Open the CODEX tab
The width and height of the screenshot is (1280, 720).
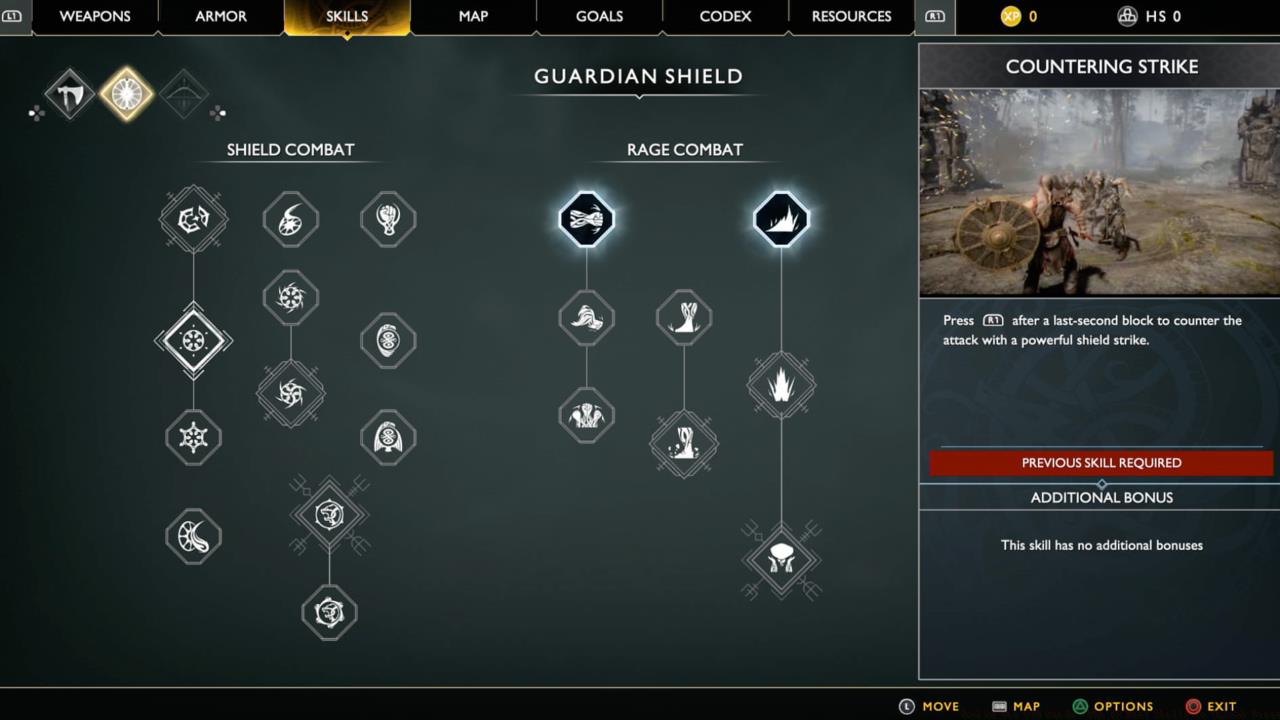point(724,16)
